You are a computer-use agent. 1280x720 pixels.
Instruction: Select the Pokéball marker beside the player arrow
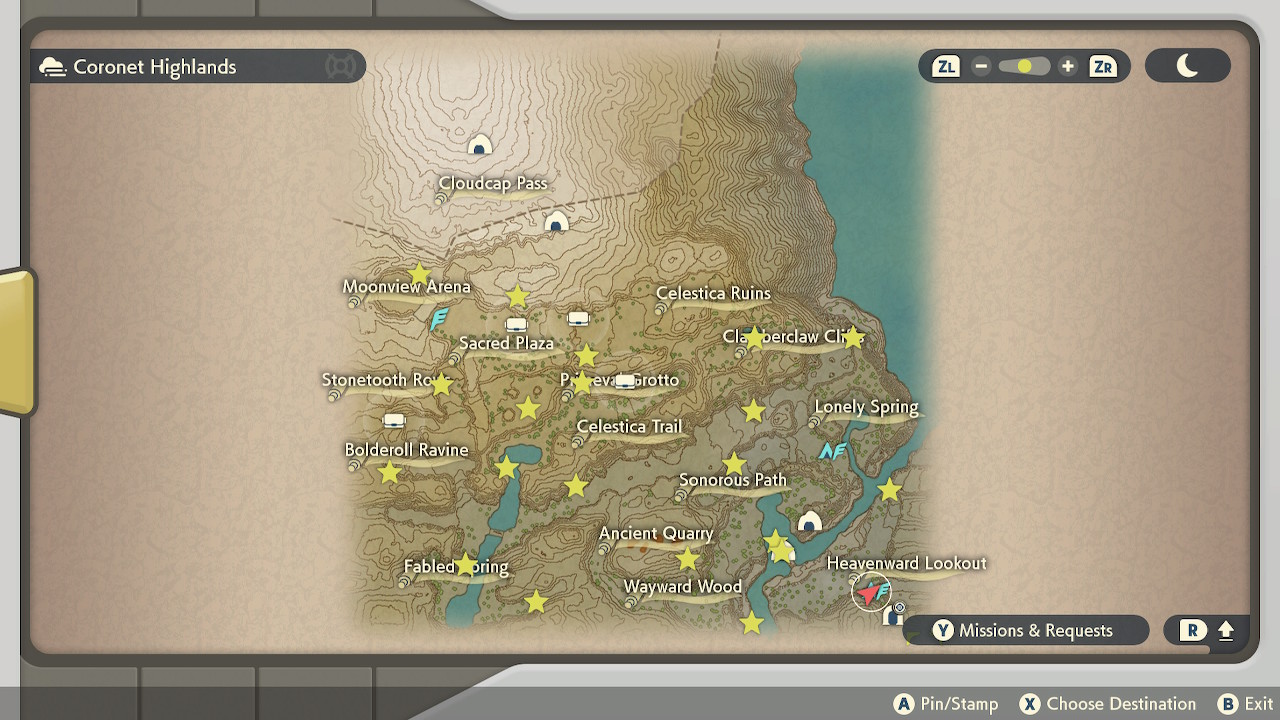pos(899,607)
